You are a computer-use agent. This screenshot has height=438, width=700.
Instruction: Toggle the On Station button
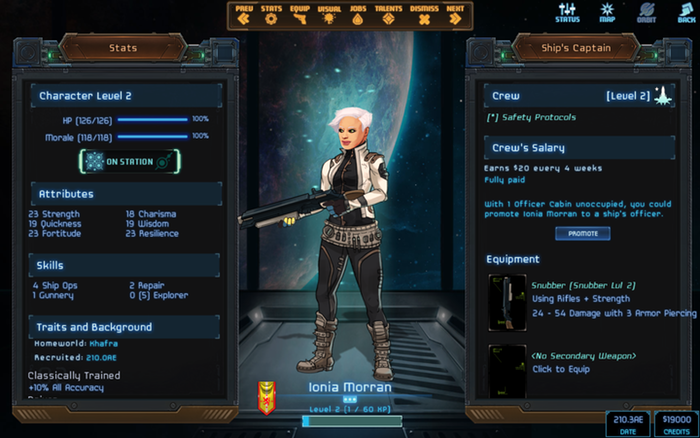click(129, 161)
